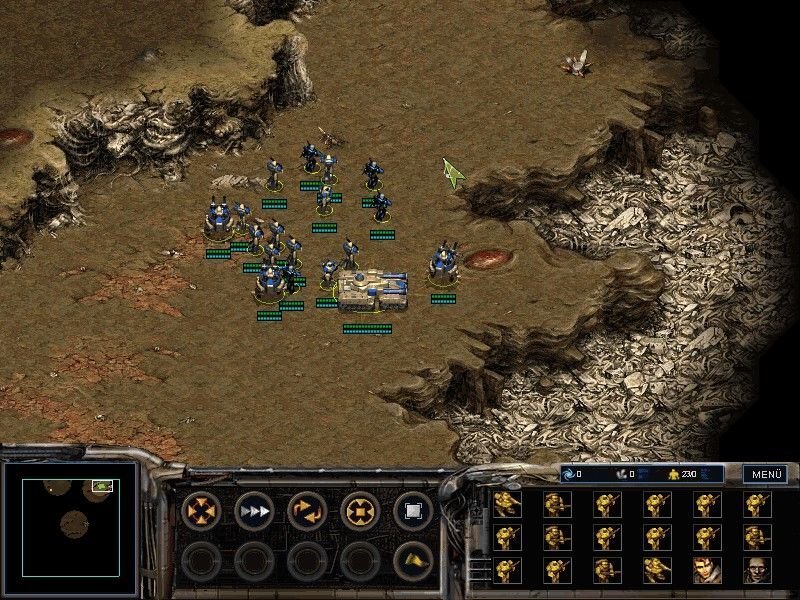Activate the triple-arrow command button
This screenshot has width=800, height=600.
pos(254,512)
